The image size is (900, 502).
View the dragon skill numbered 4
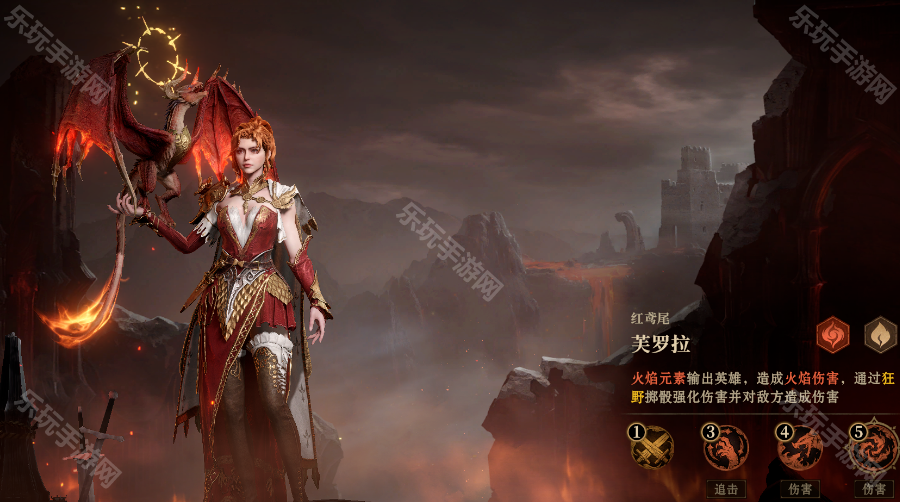click(799, 447)
